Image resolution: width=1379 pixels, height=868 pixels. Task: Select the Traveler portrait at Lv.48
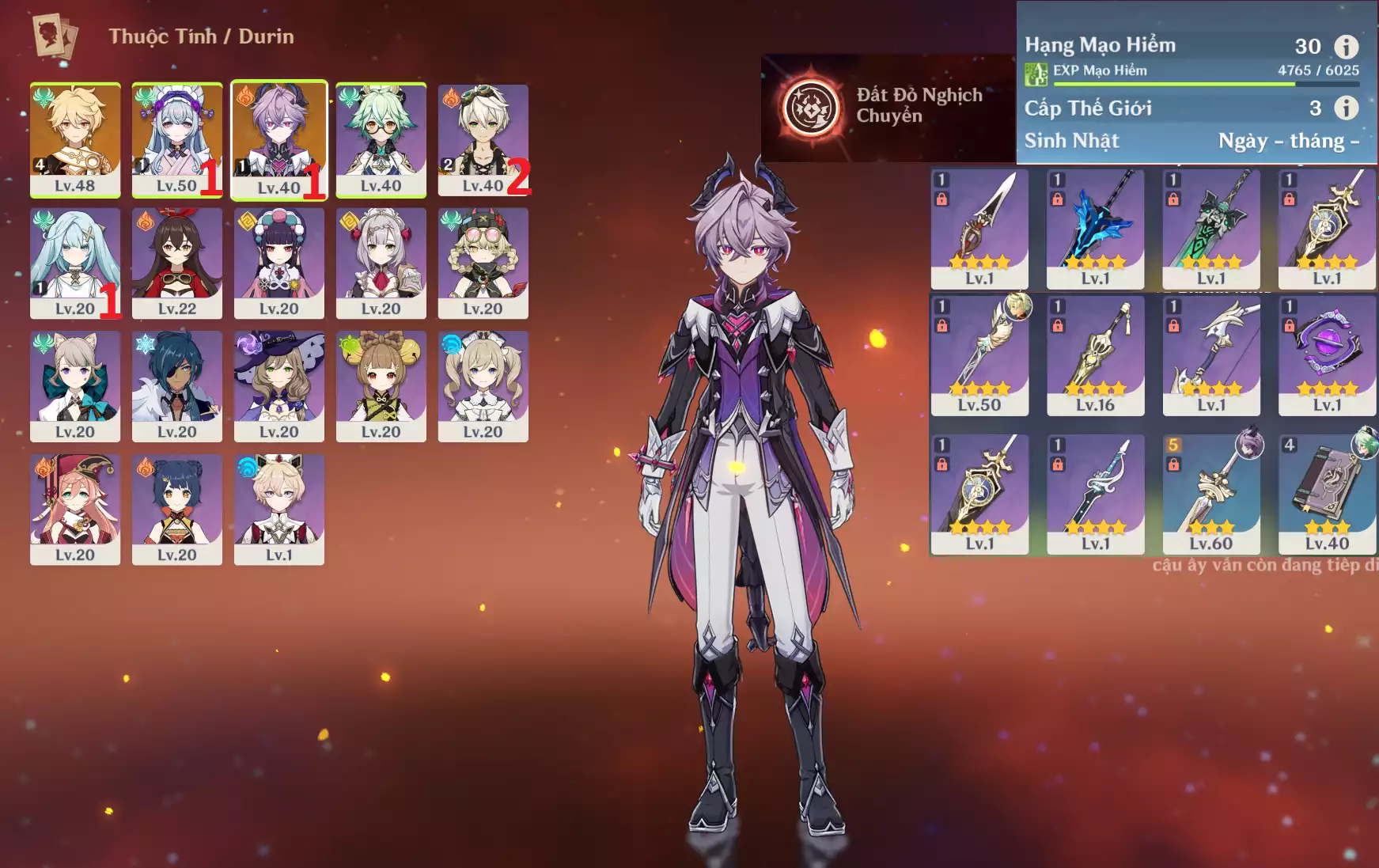click(75, 138)
